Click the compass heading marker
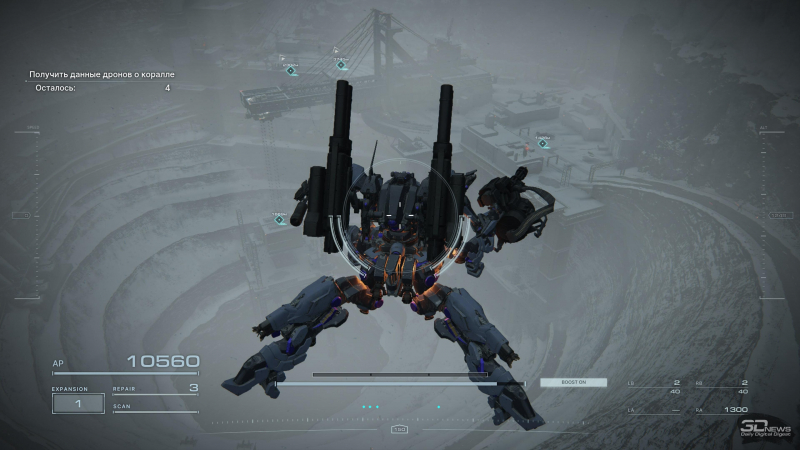The width and height of the screenshot is (800, 450). [x=399, y=429]
